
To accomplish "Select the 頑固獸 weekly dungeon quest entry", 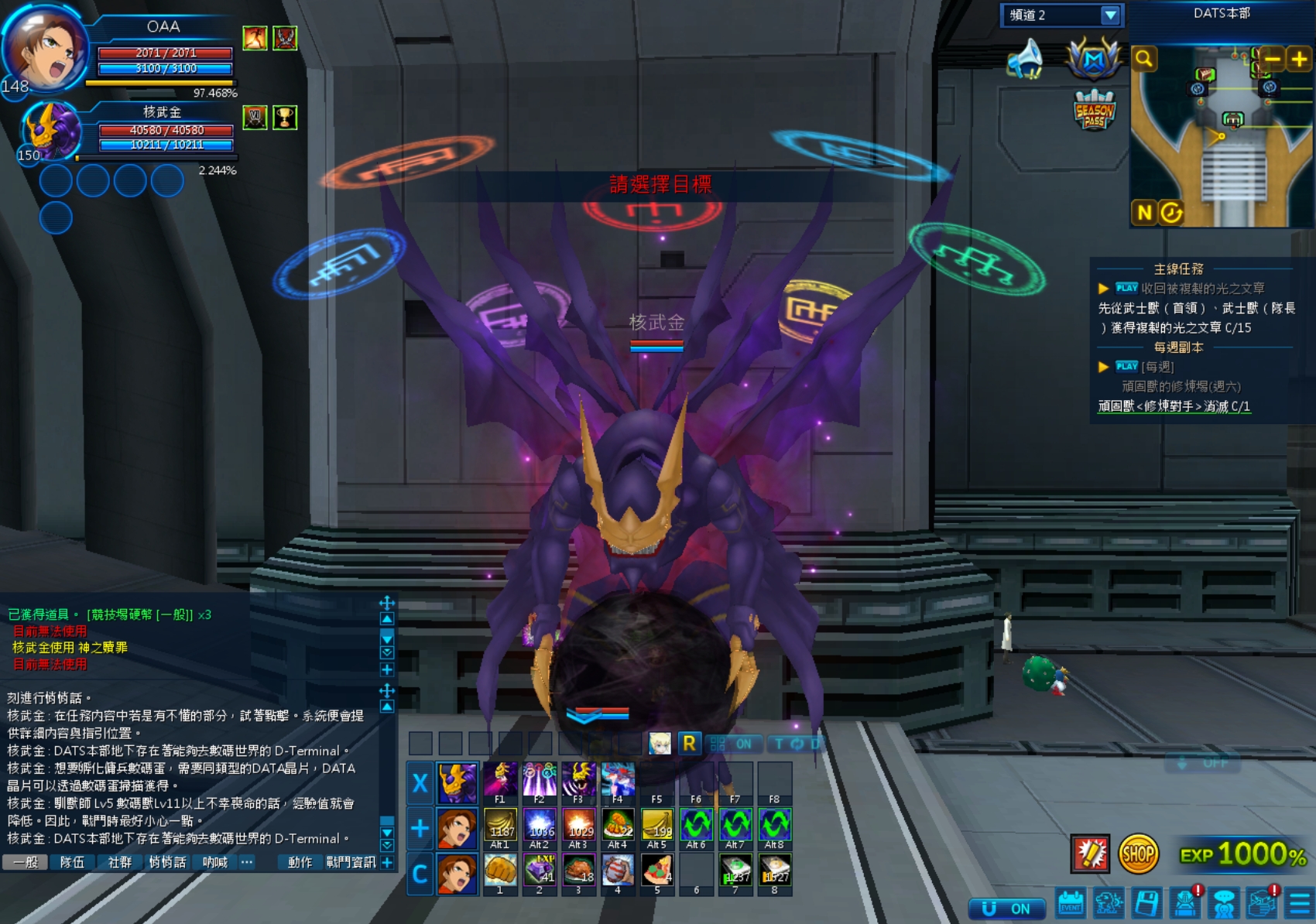I will point(1174,406).
